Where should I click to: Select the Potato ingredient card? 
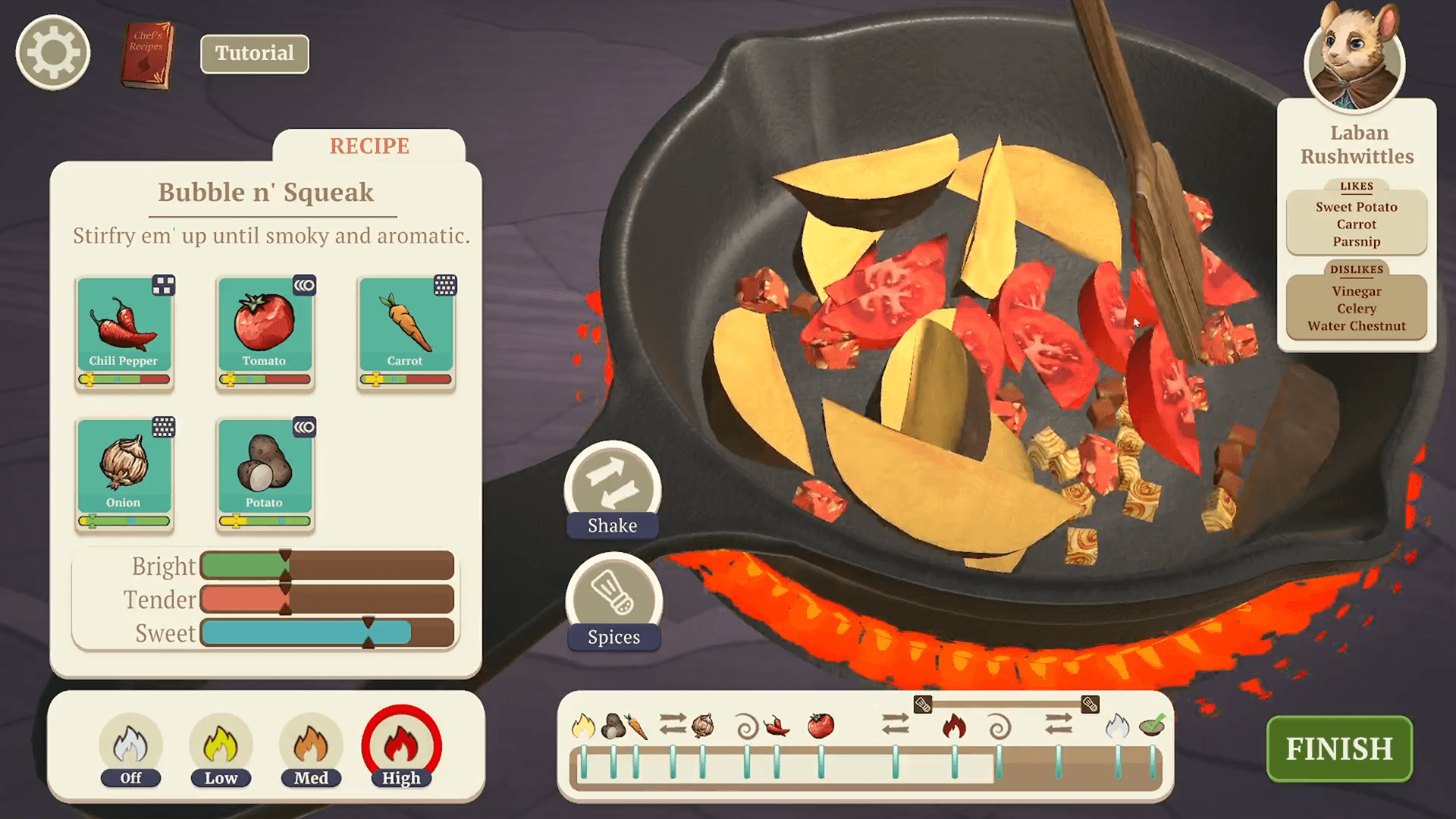coord(265,473)
